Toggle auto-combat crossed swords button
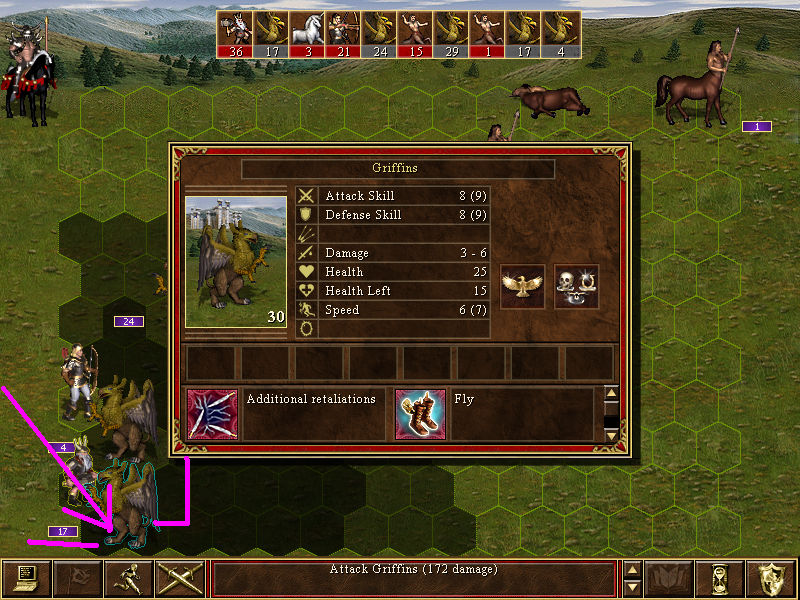The height and width of the screenshot is (600, 800). tap(180, 579)
